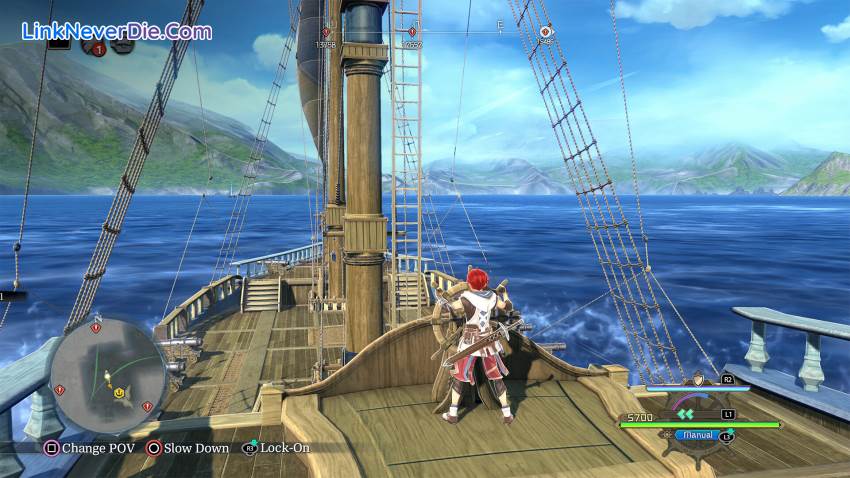Image resolution: width=850 pixels, height=478 pixels.
Task: Select the eye marker on the compass
Action: click(x=546, y=32)
